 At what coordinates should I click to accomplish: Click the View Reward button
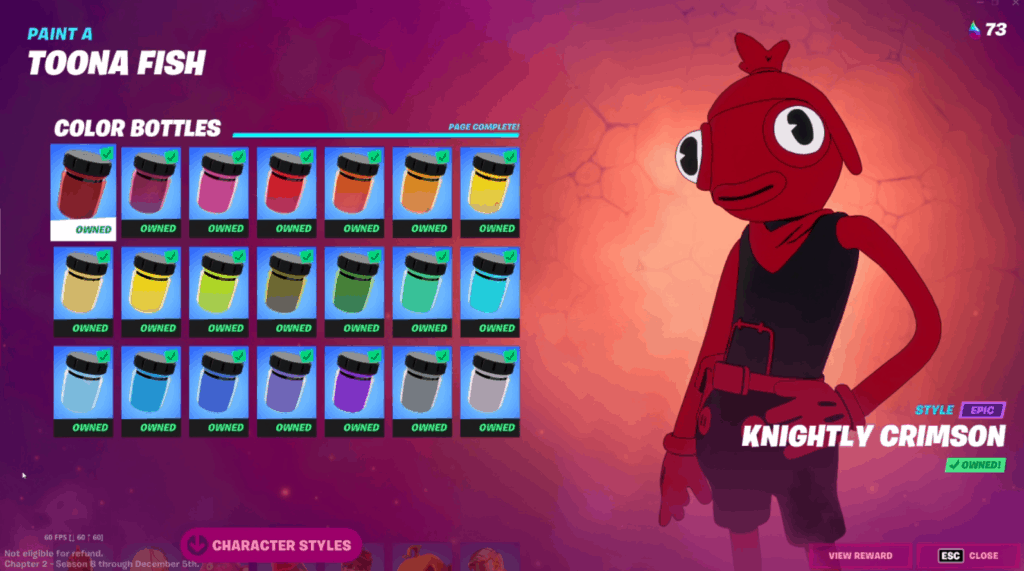point(859,555)
